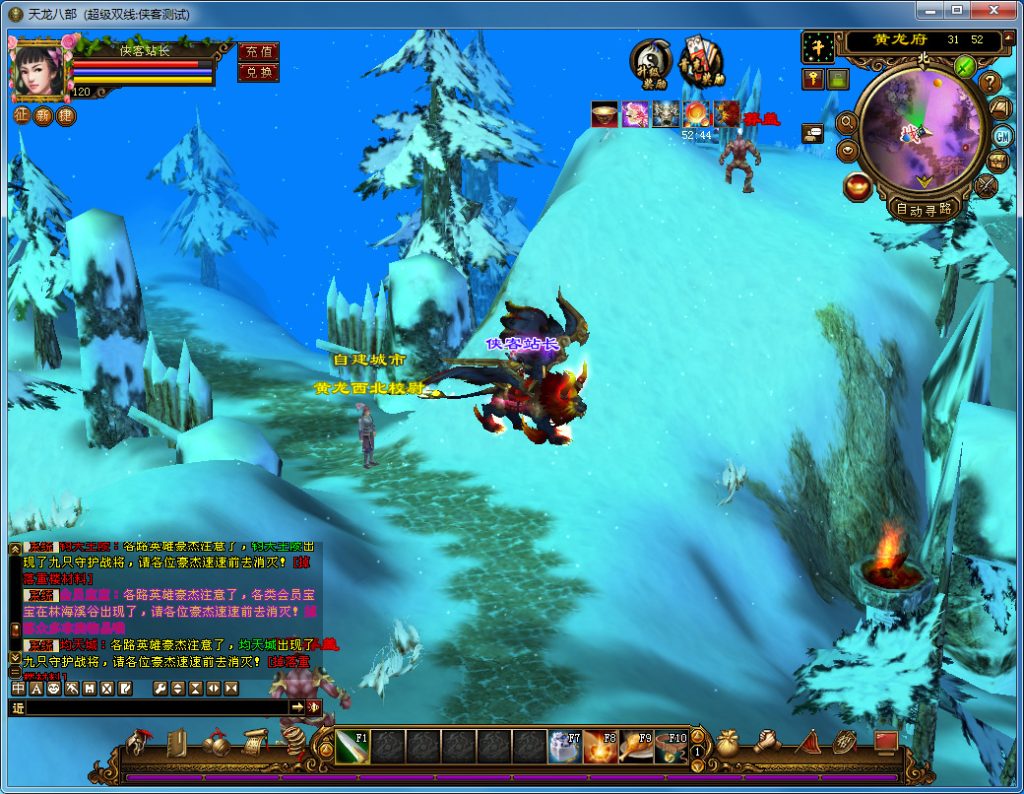Screen dimensions: 1024x794
Task: Click the 充值 recharge button
Action: [258, 51]
